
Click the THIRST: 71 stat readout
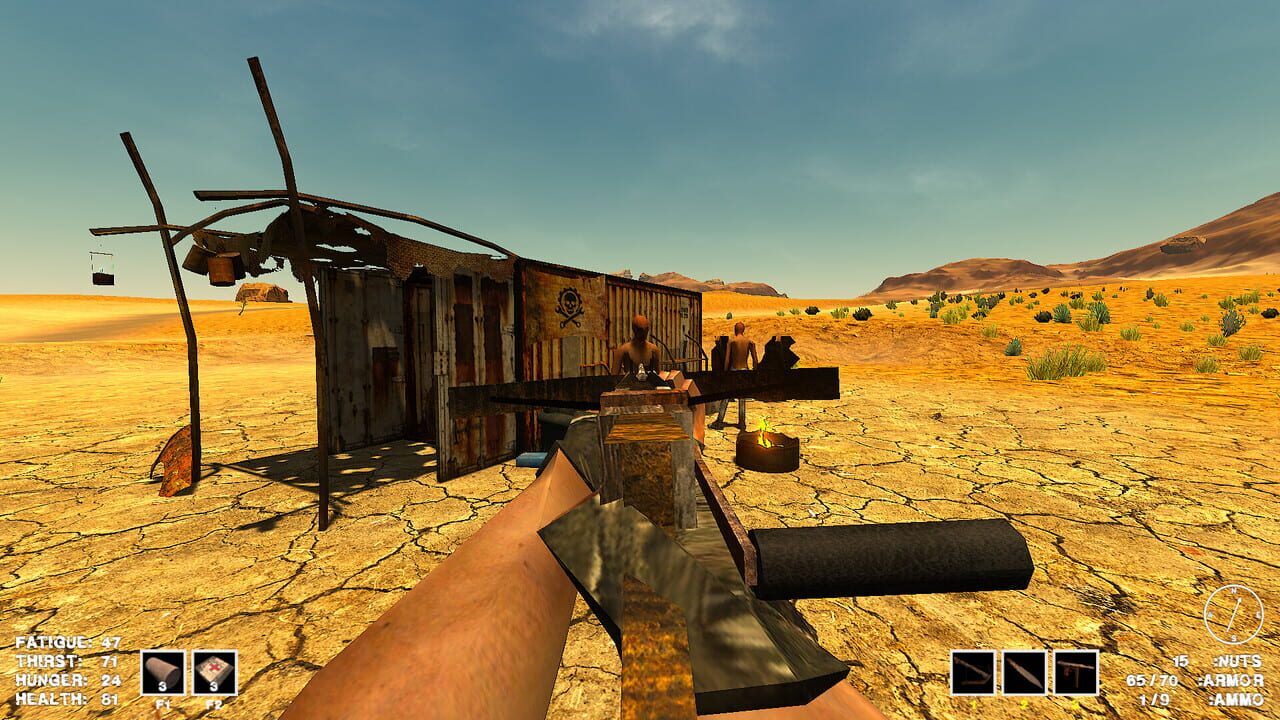pyautogui.click(x=67, y=660)
